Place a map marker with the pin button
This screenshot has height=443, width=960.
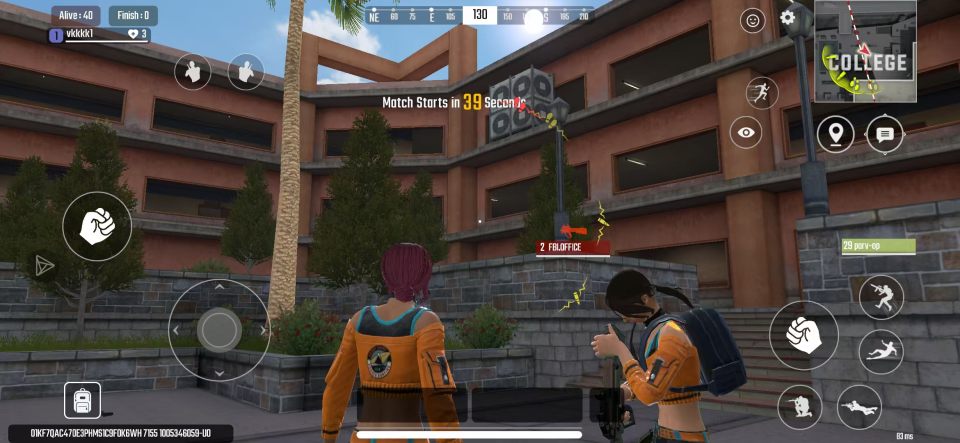pos(835,134)
